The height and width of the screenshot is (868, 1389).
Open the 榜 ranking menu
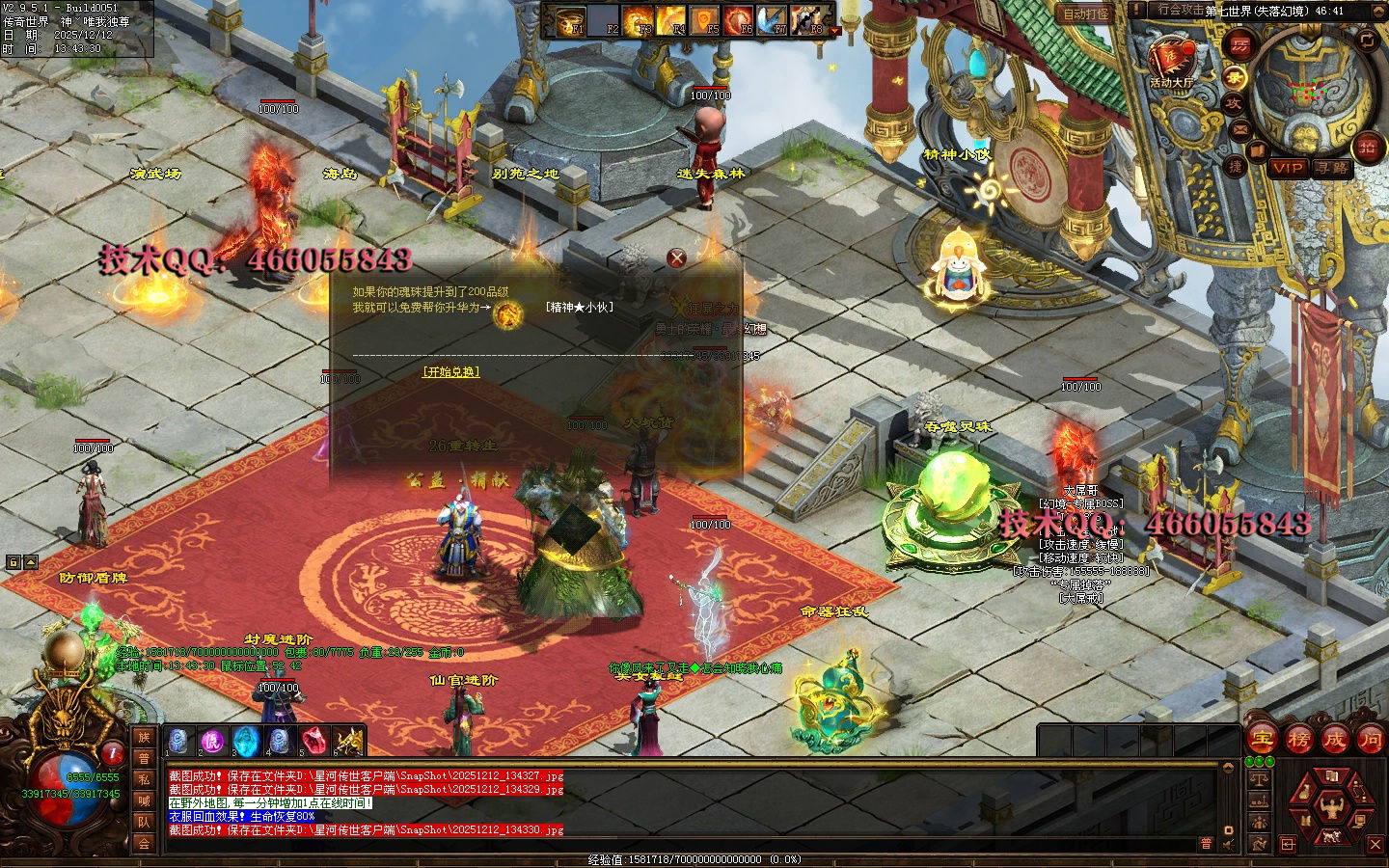pos(1298,740)
